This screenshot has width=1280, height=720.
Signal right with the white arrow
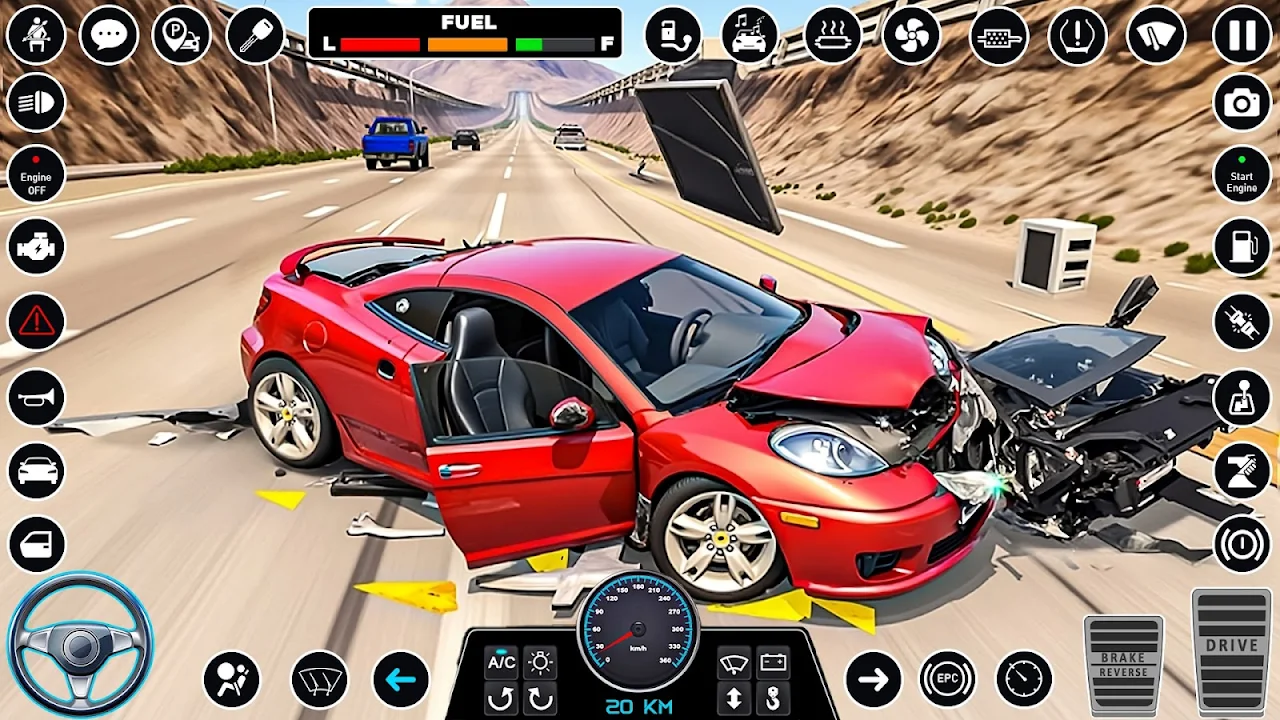point(873,680)
